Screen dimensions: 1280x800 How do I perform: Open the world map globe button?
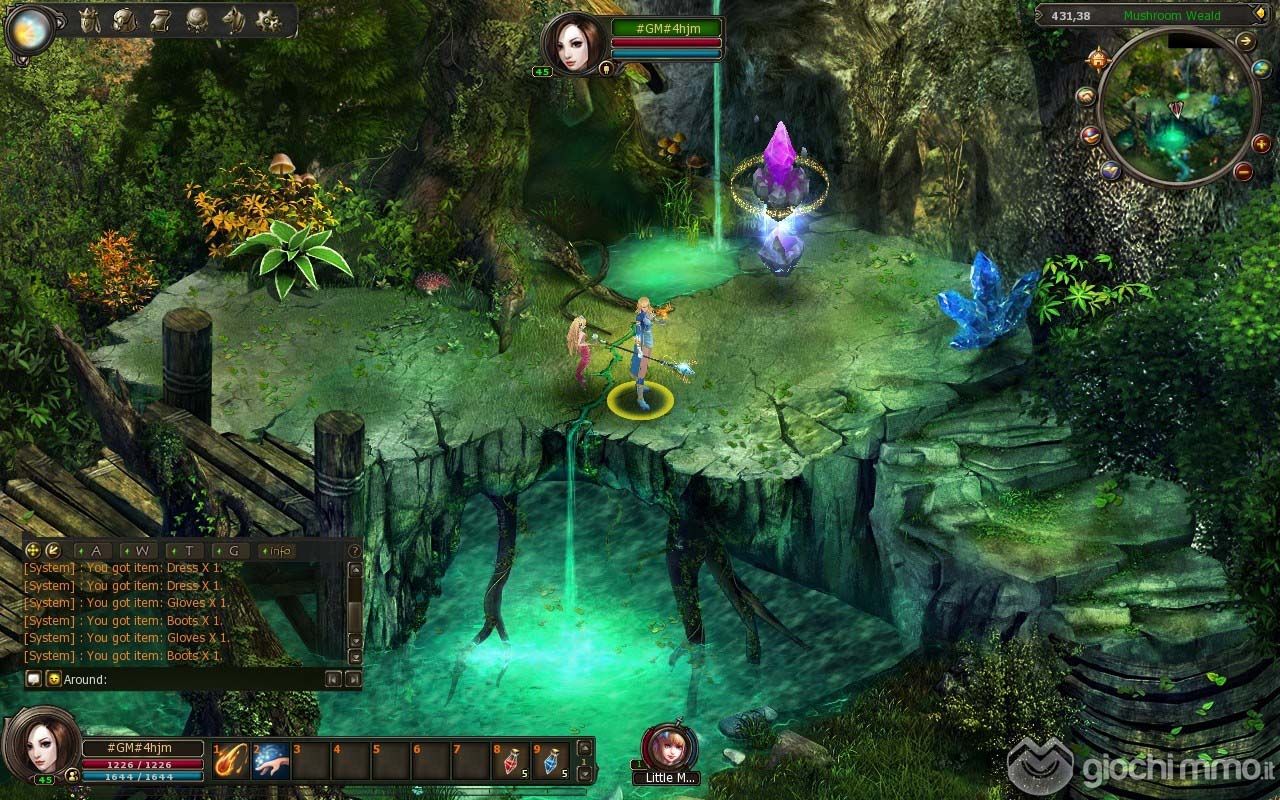(x=1261, y=69)
